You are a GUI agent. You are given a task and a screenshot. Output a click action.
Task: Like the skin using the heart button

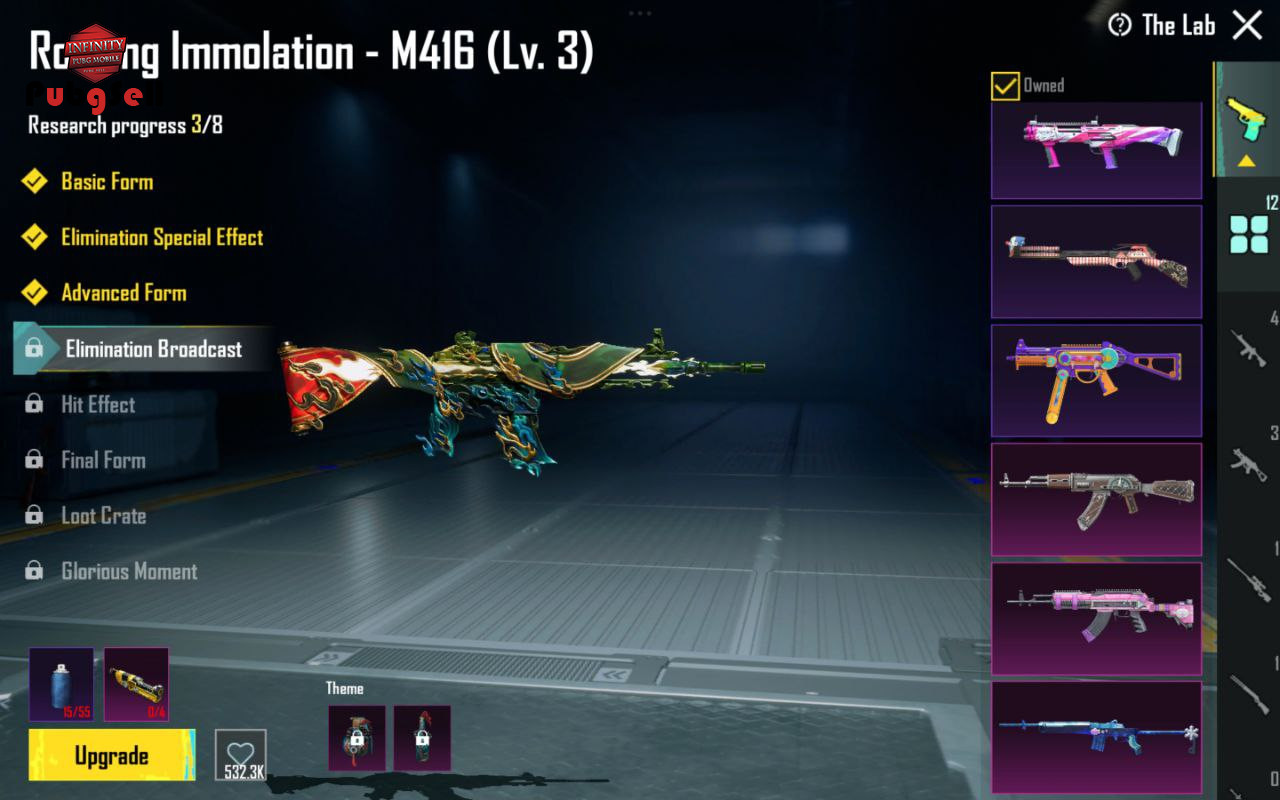point(240,755)
